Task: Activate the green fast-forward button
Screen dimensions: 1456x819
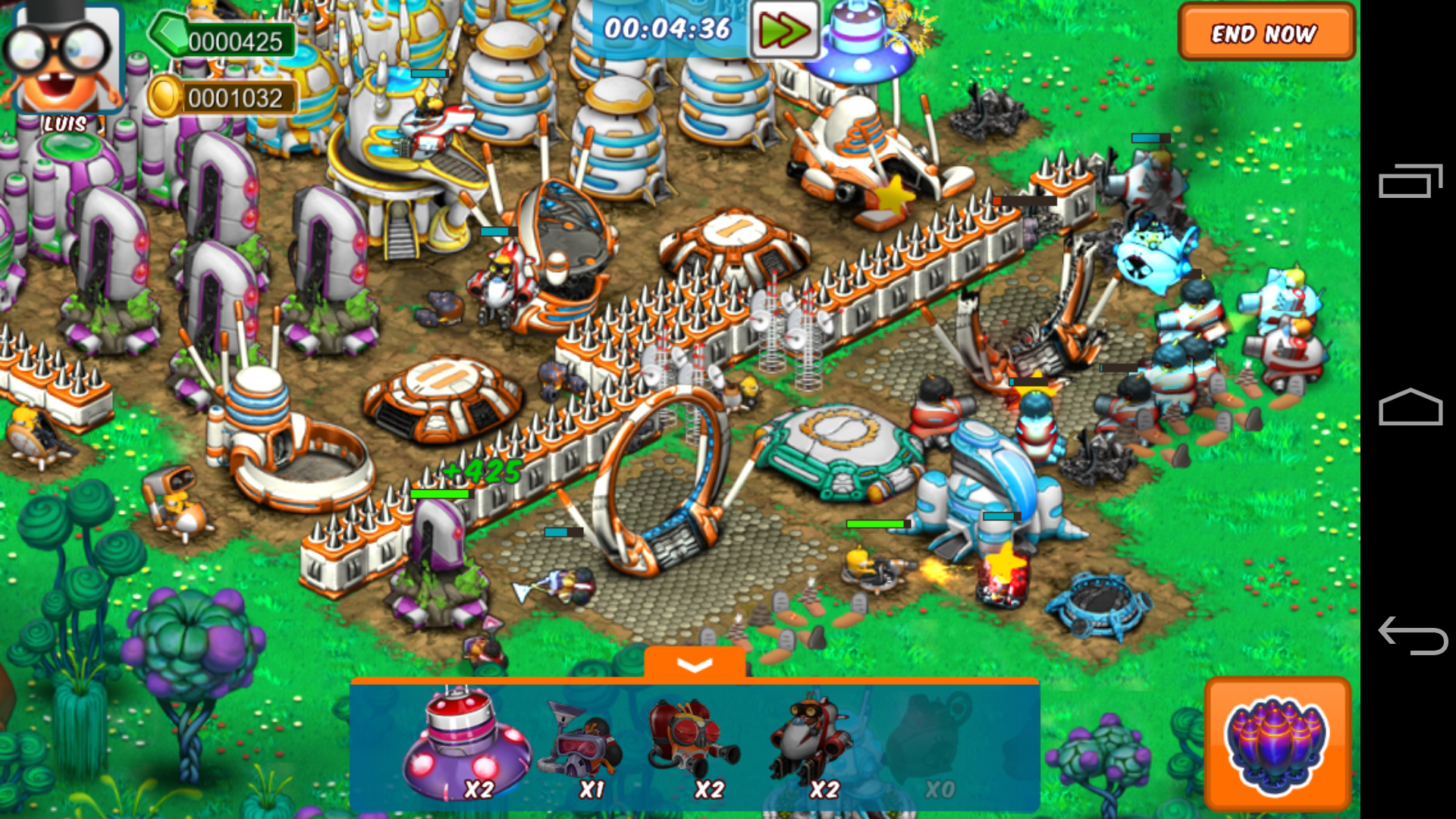Action: point(785,30)
